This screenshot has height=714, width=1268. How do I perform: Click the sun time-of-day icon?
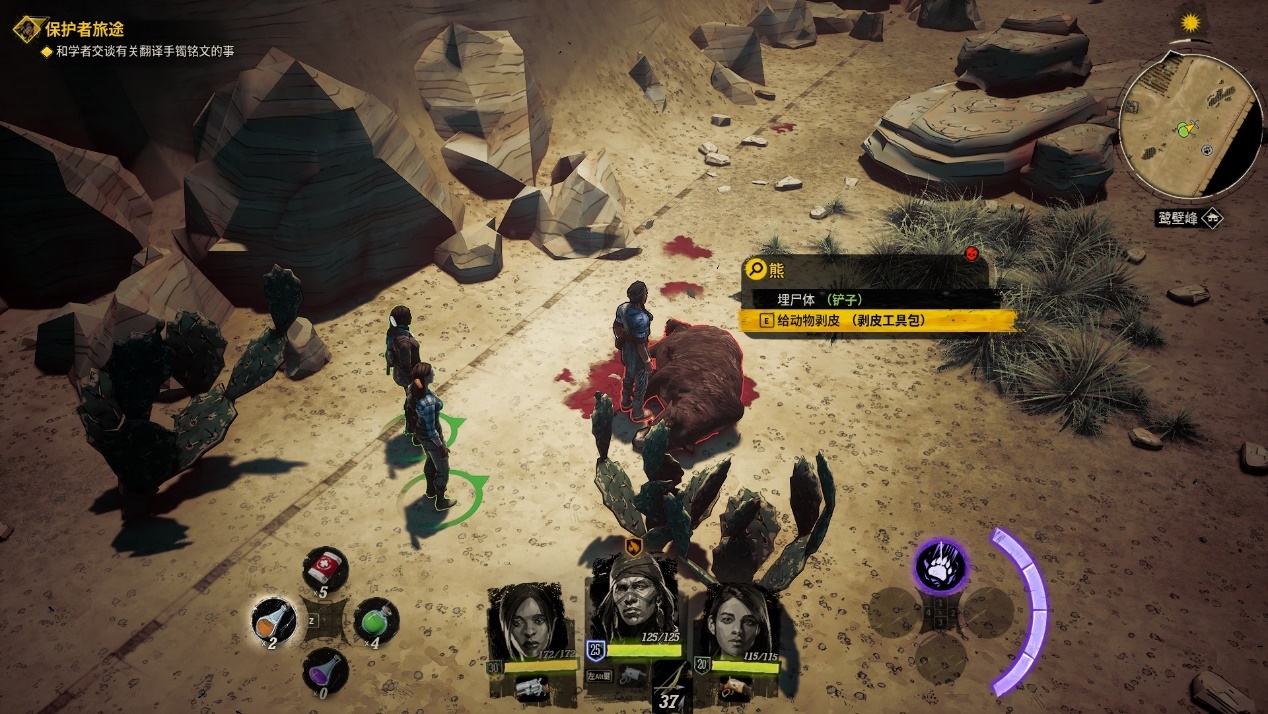click(x=1189, y=21)
